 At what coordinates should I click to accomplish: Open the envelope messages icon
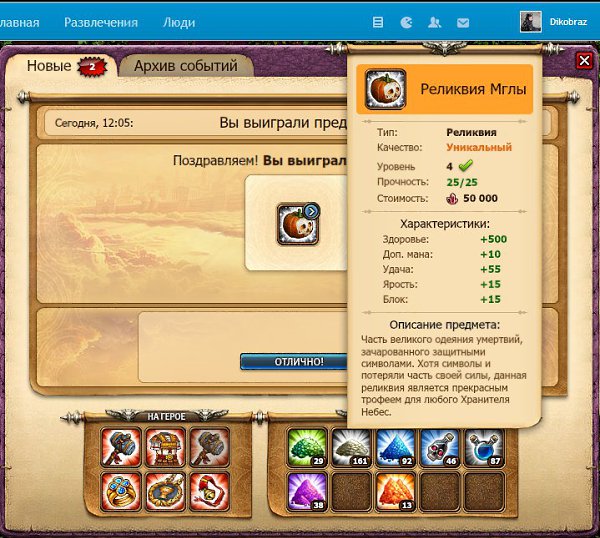(463, 22)
